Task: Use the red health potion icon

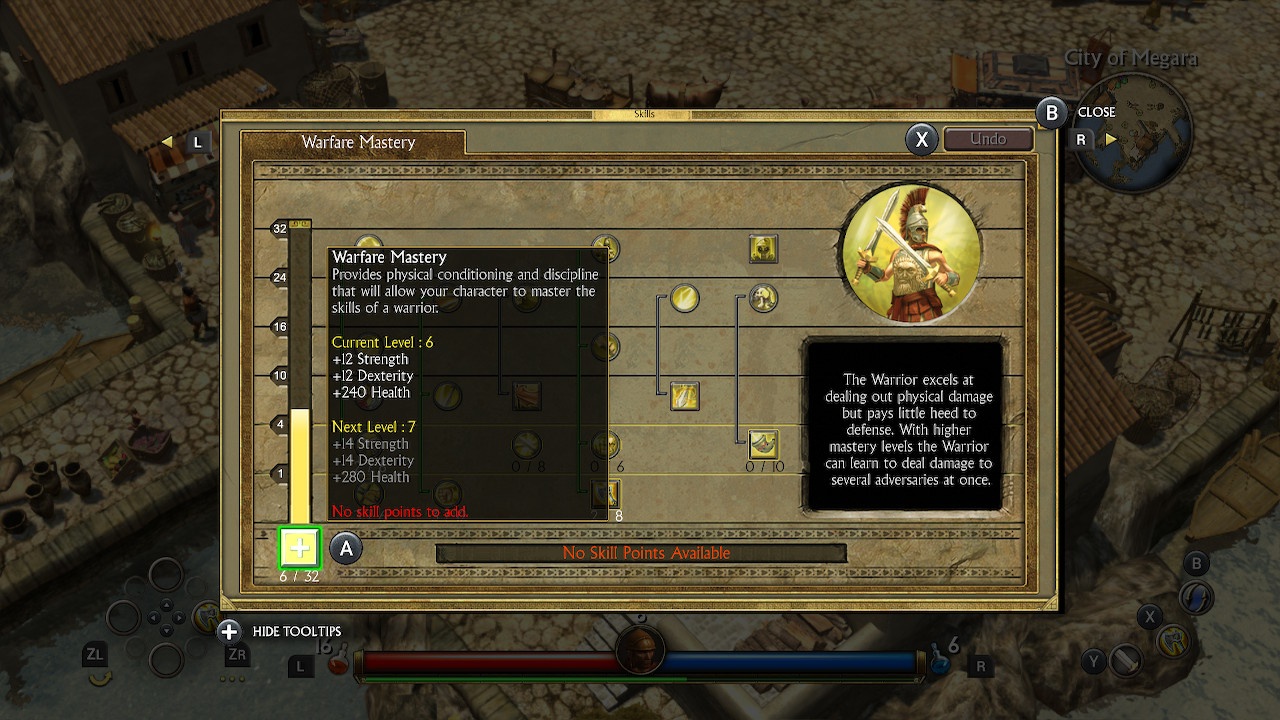Action: click(339, 663)
